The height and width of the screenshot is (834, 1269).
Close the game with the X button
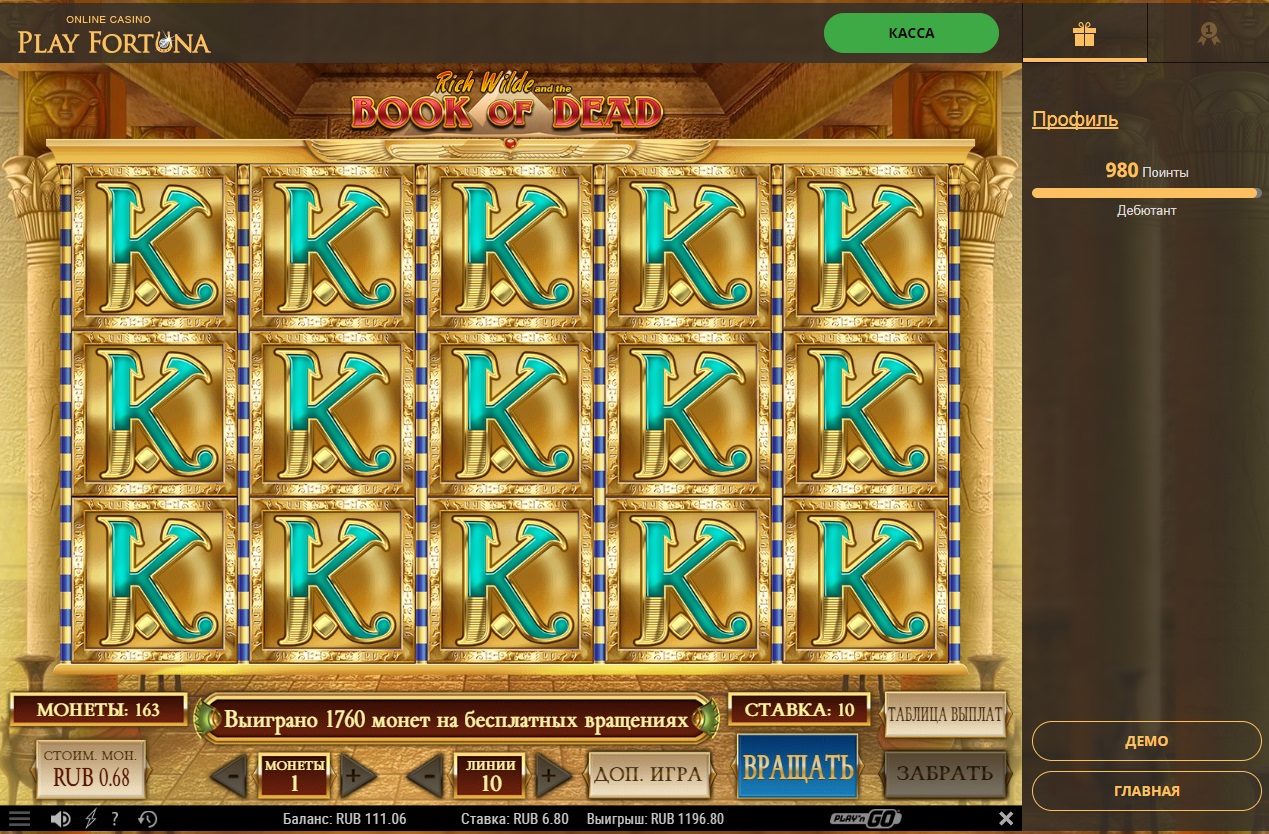pyautogui.click(x=1006, y=819)
